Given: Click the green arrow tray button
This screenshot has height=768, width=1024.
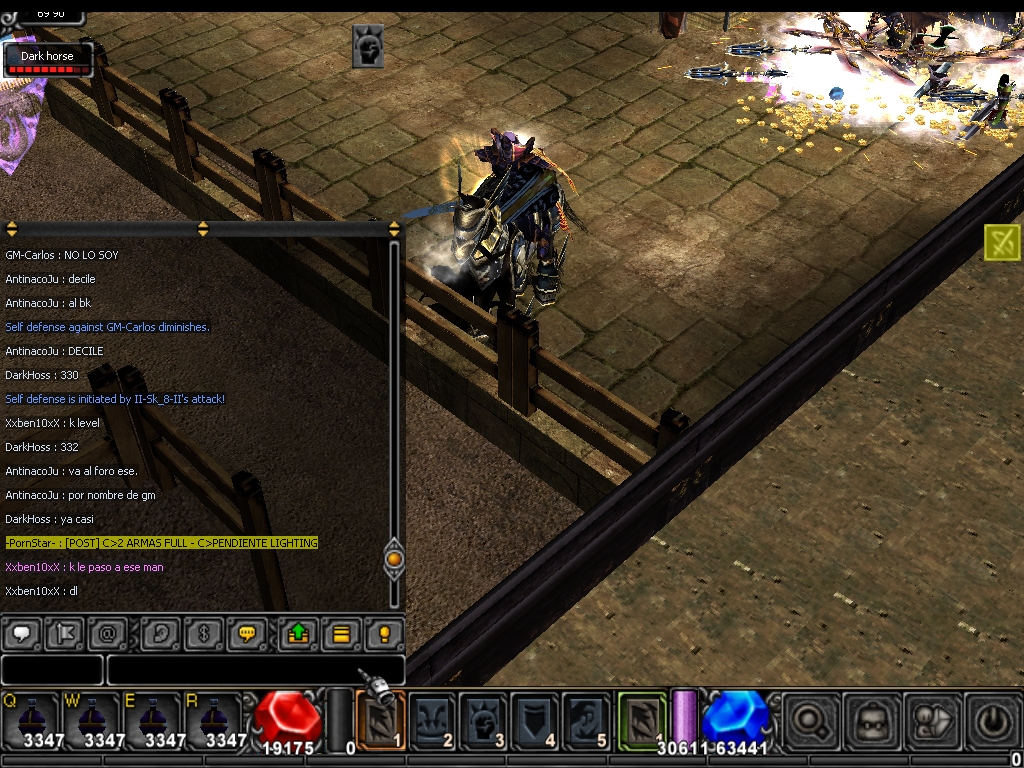Looking at the screenshot, I should pyautogui.click(x=297, y=634).
